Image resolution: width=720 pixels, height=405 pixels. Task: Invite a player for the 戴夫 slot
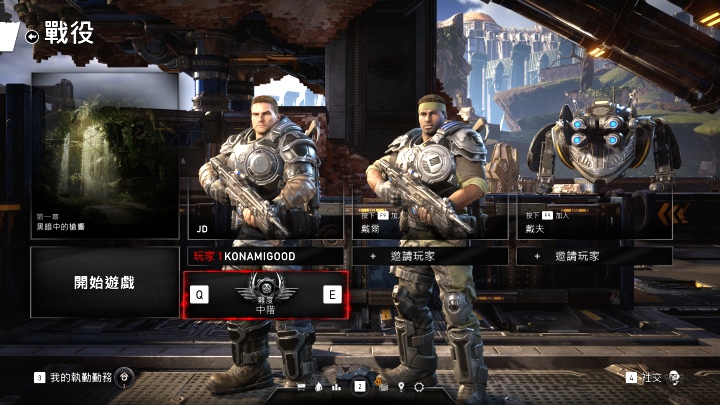(594, 256)
